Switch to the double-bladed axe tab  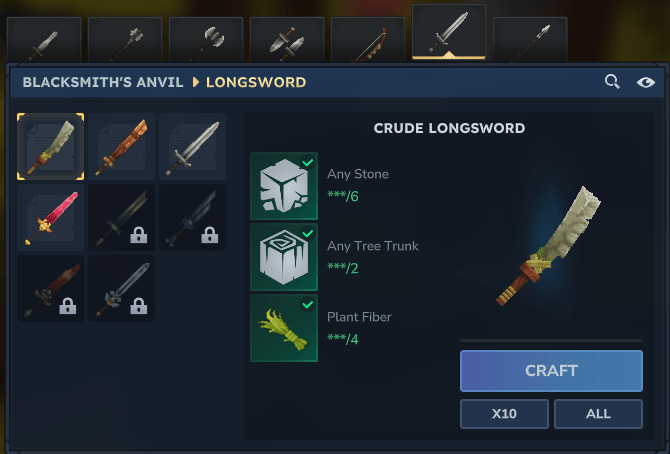(x=206, y=40)
